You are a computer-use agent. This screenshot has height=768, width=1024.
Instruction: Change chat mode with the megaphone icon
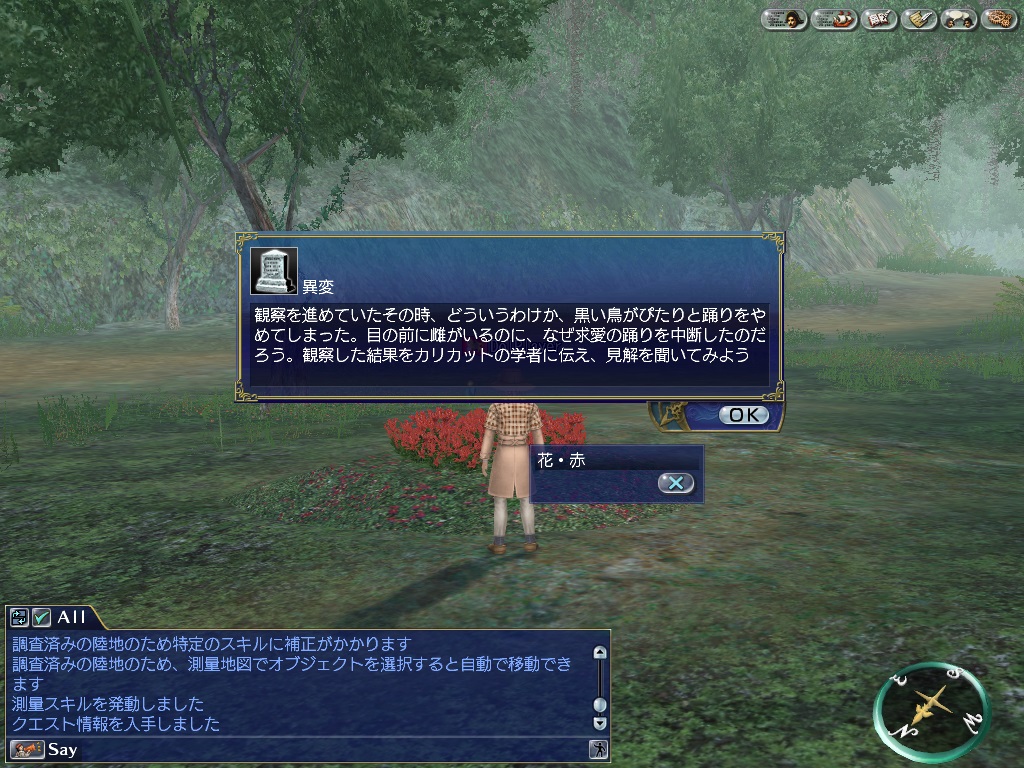(27, 749)
